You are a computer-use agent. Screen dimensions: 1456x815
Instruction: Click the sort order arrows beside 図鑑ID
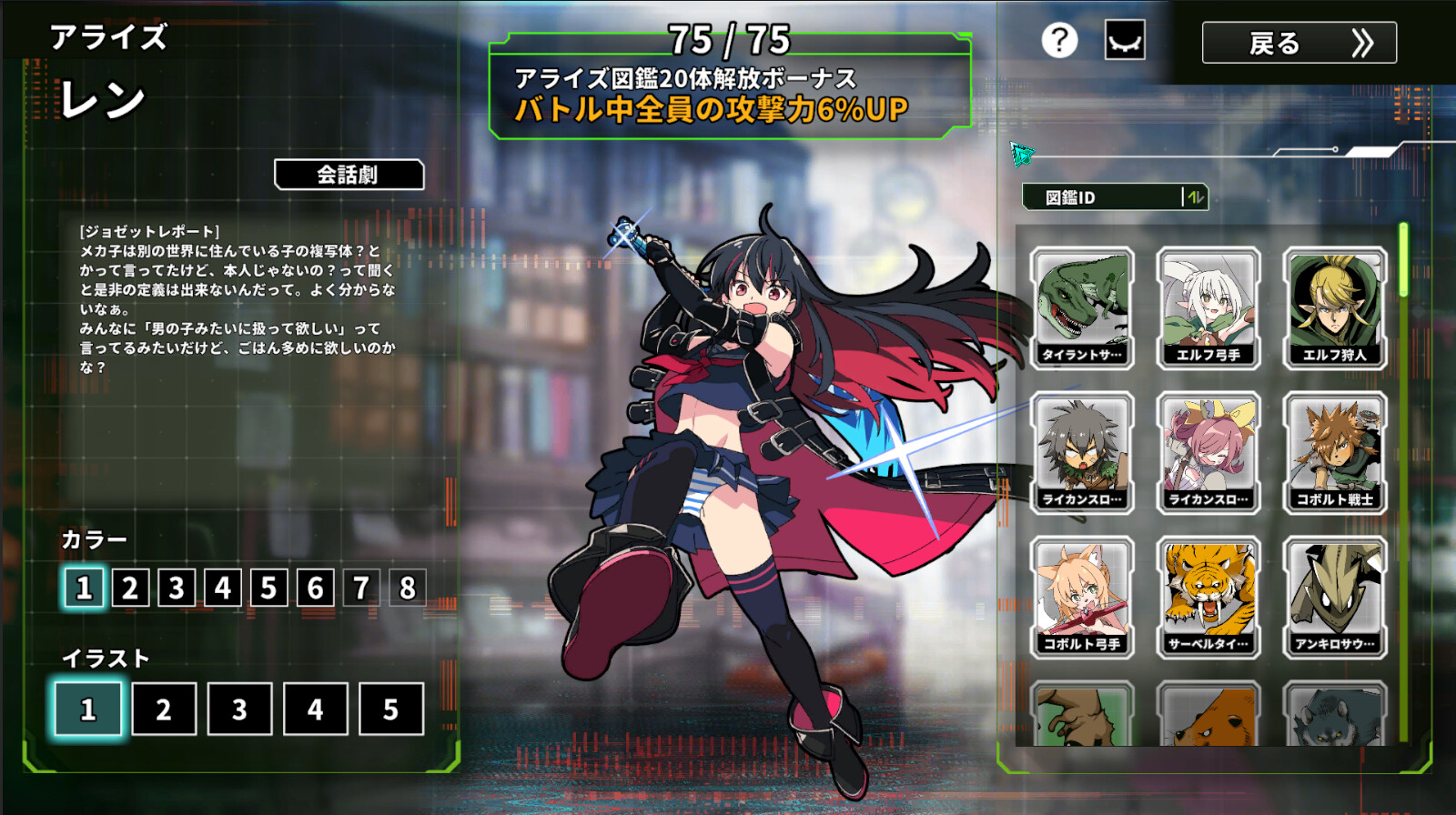coord(1197,197)
